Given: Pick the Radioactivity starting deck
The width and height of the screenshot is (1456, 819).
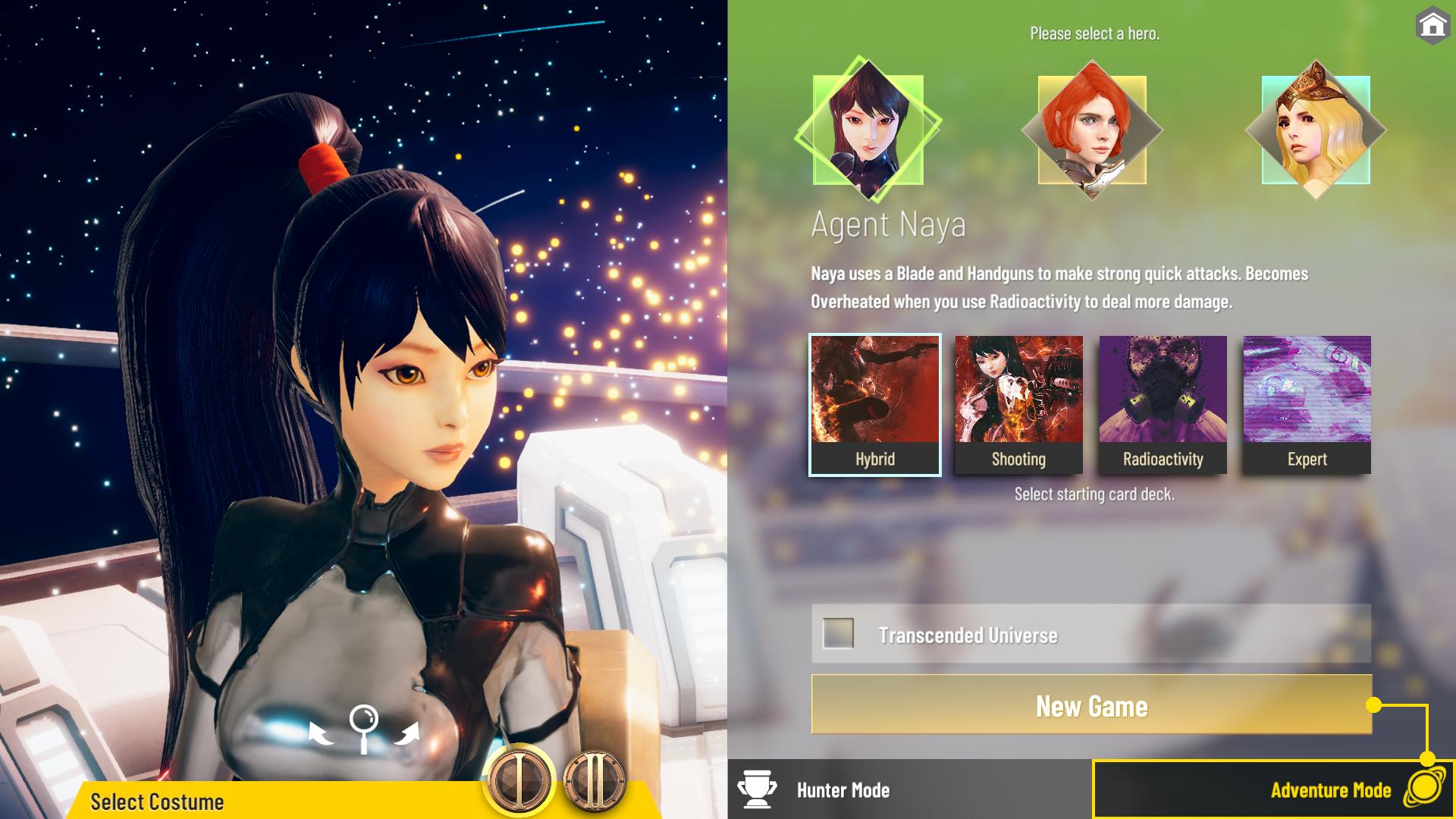Looking at the screenshot, I should pos(1163,405).
